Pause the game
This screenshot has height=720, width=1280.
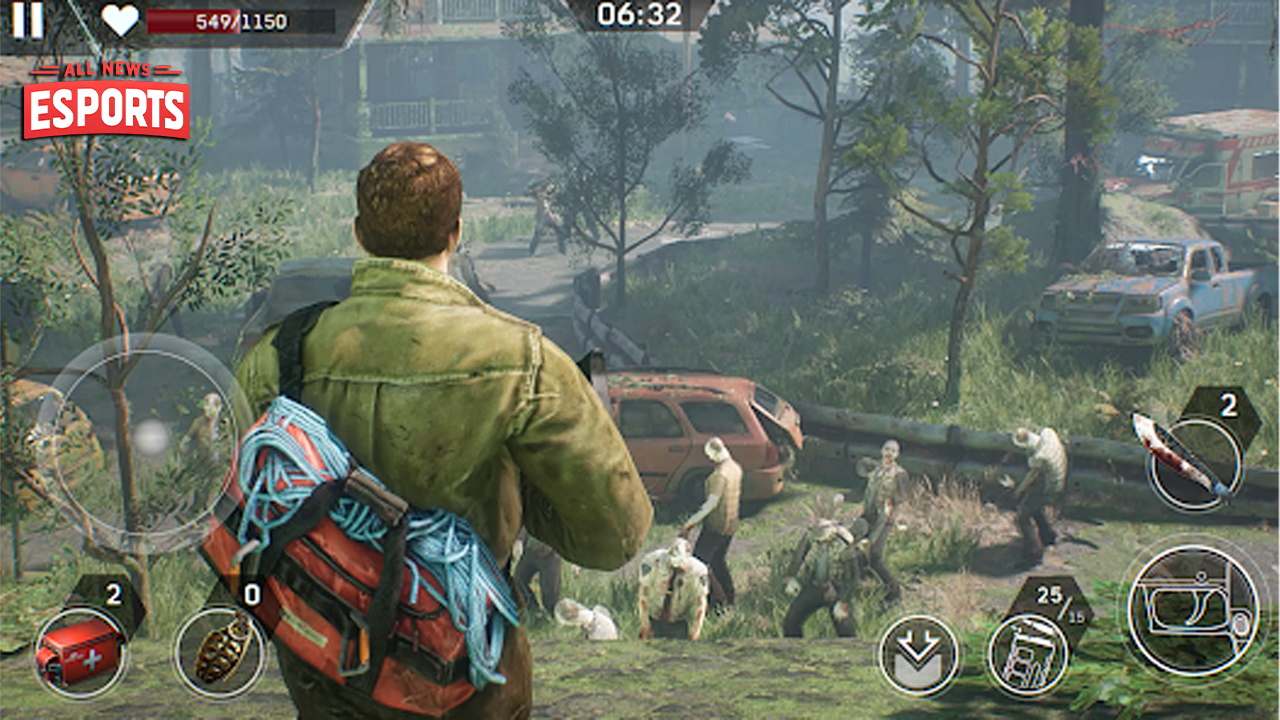point(28,20)
